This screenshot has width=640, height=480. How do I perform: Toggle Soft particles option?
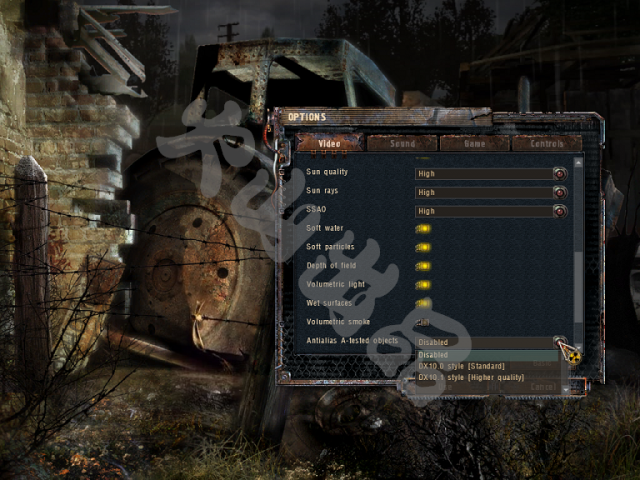click(423, 247)
